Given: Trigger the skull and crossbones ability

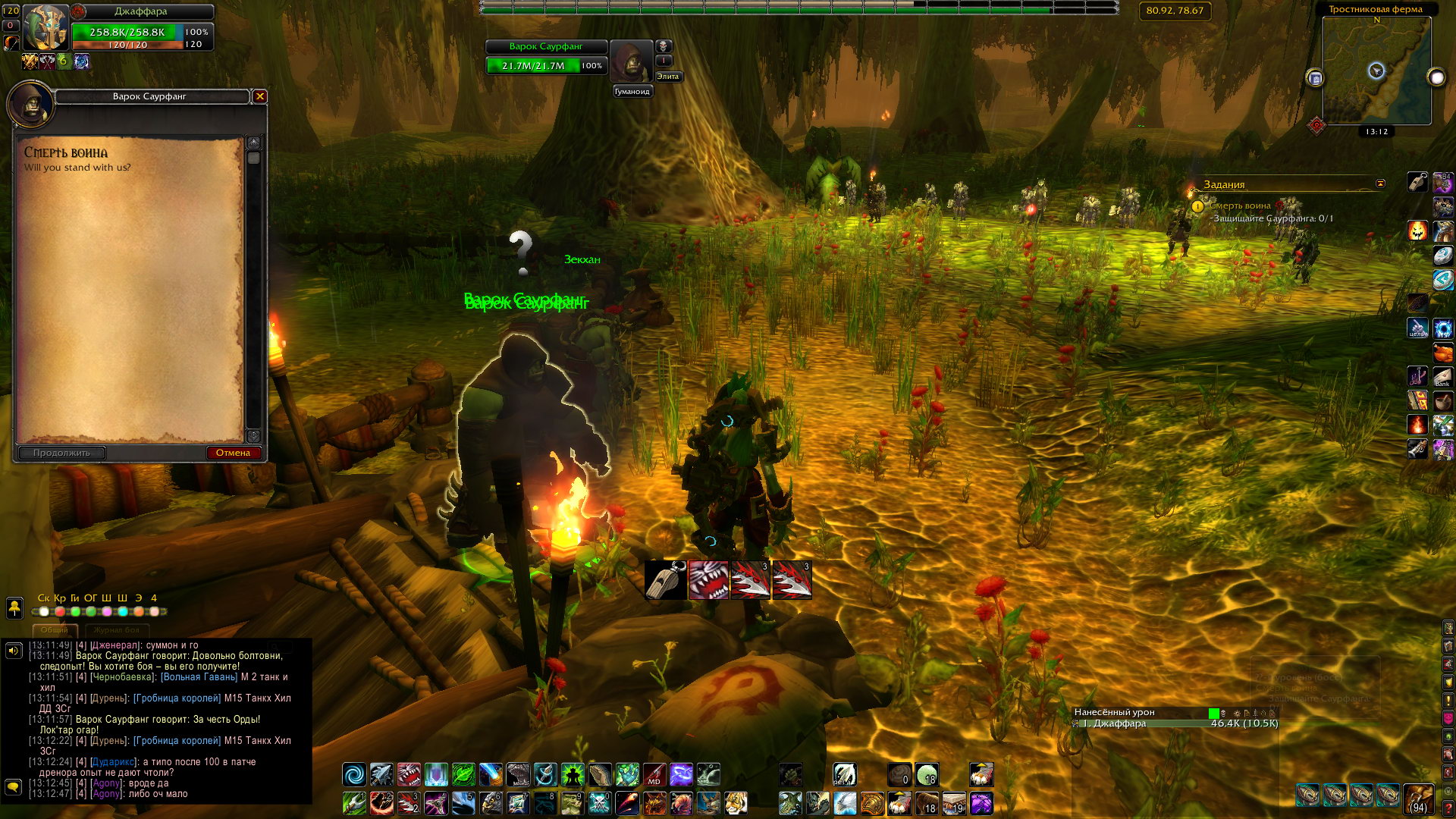Looking at the screenshot, I should pyautogui.click(x=599, y=802).
